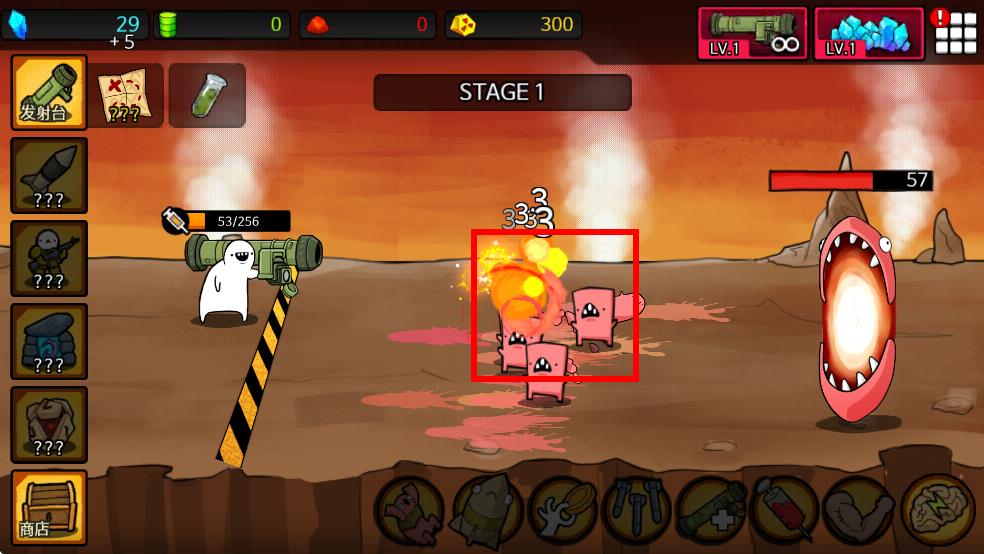Select the locked missile slot
Screen dimensions: 984x554
(x=48, y=175)
